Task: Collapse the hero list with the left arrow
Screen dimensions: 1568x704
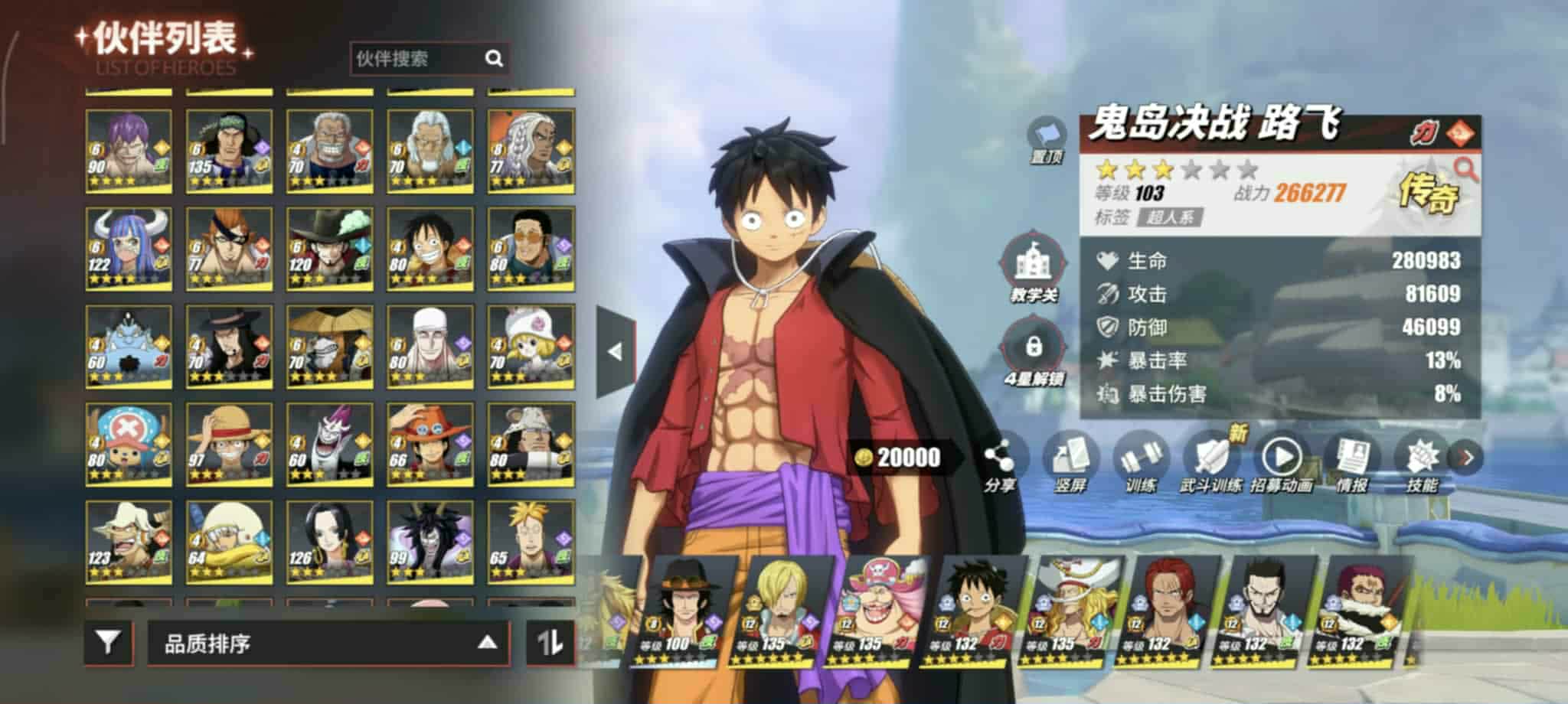Action: click(615, 352)
